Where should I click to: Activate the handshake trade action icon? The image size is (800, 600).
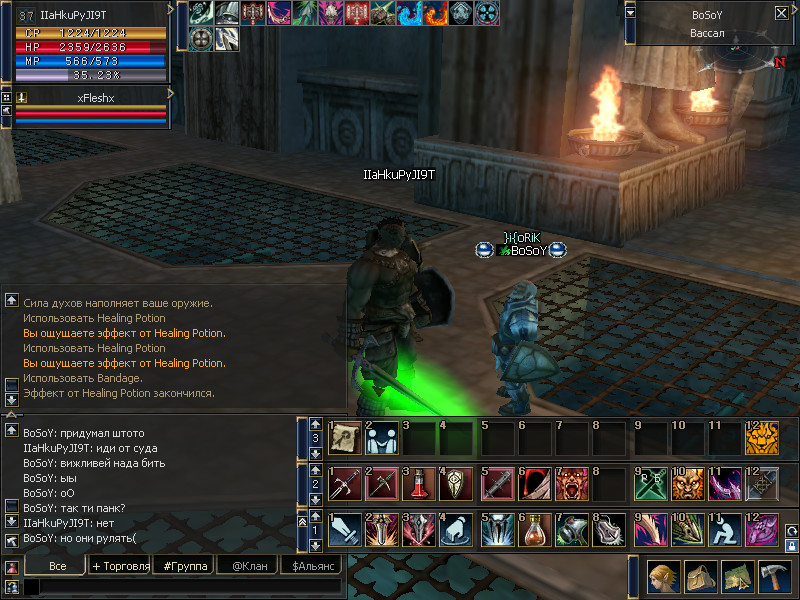click(x=381, y=438)
